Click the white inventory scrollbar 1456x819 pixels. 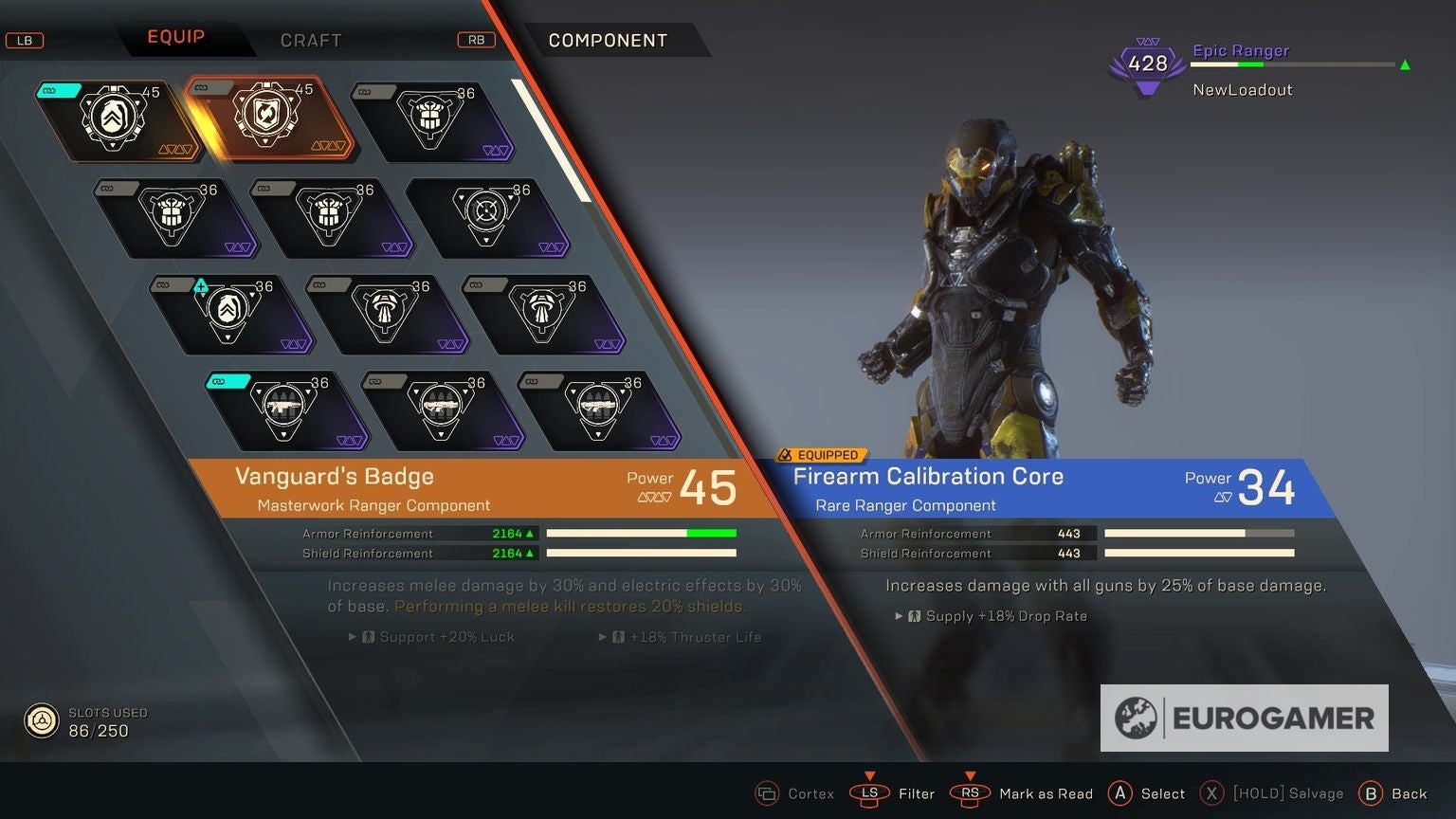552,140
